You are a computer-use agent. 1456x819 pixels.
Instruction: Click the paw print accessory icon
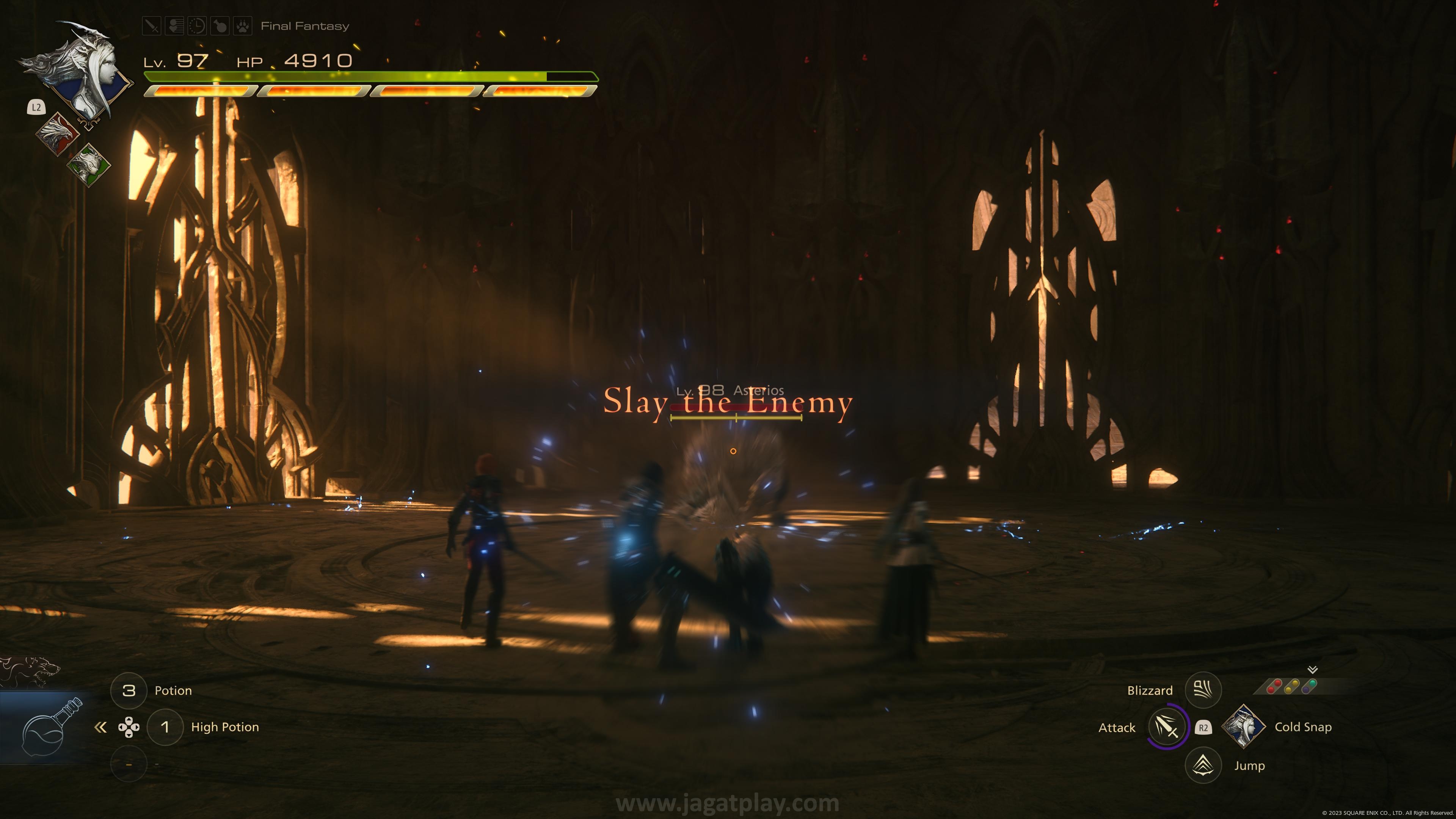[243, 26]
